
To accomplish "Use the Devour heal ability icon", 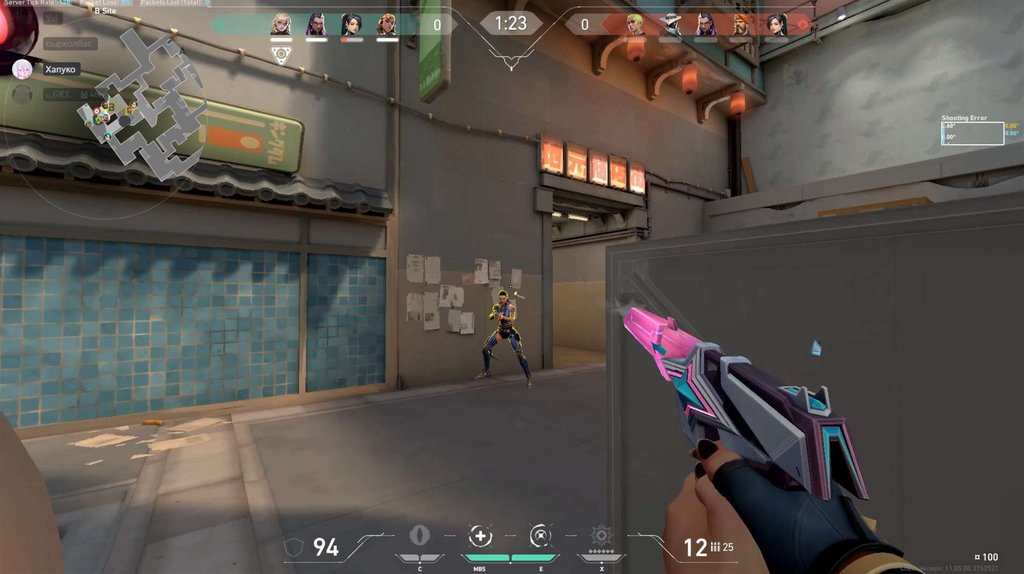I will 481,535.
